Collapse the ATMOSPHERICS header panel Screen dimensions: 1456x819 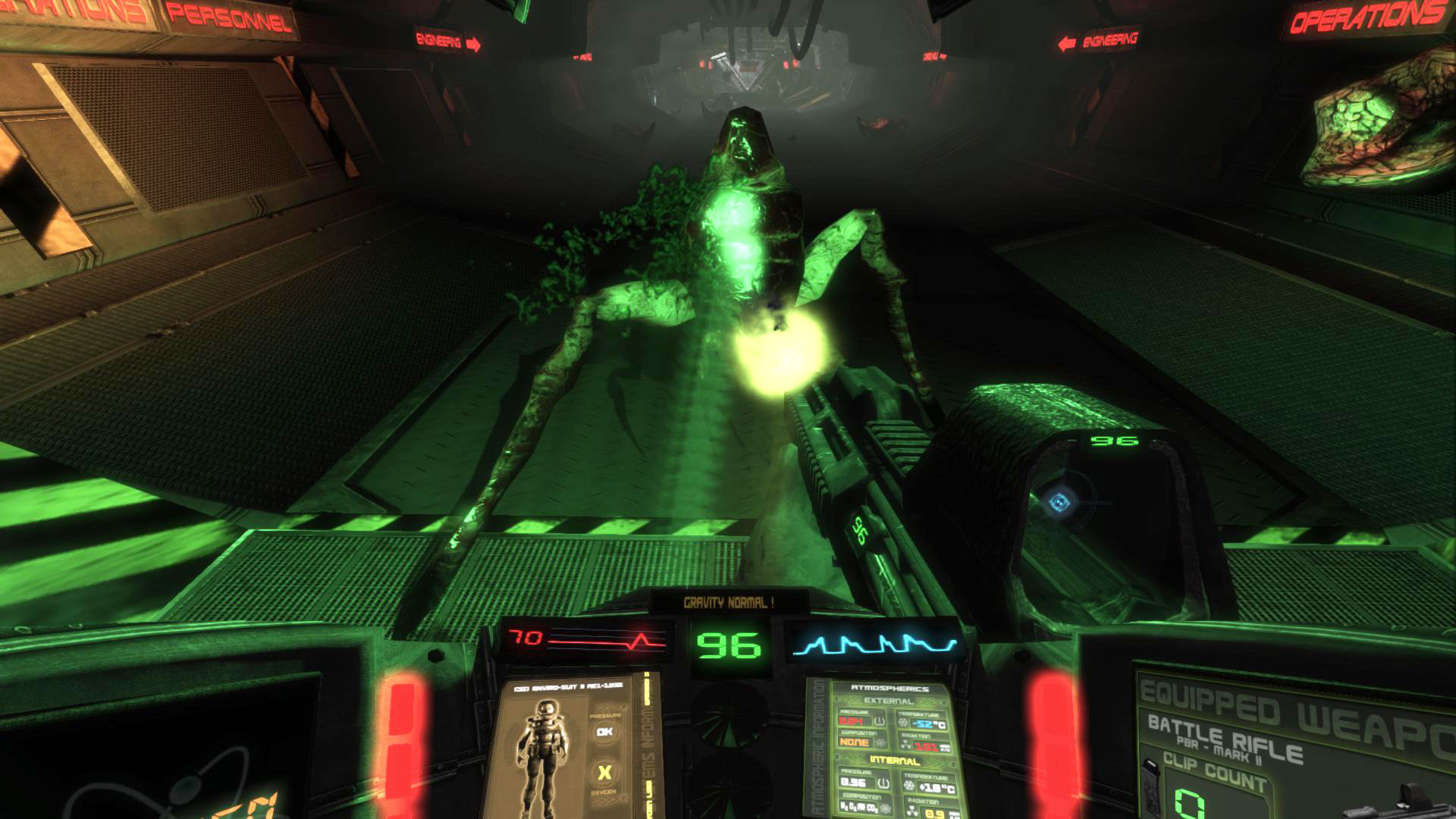(890, 689)
